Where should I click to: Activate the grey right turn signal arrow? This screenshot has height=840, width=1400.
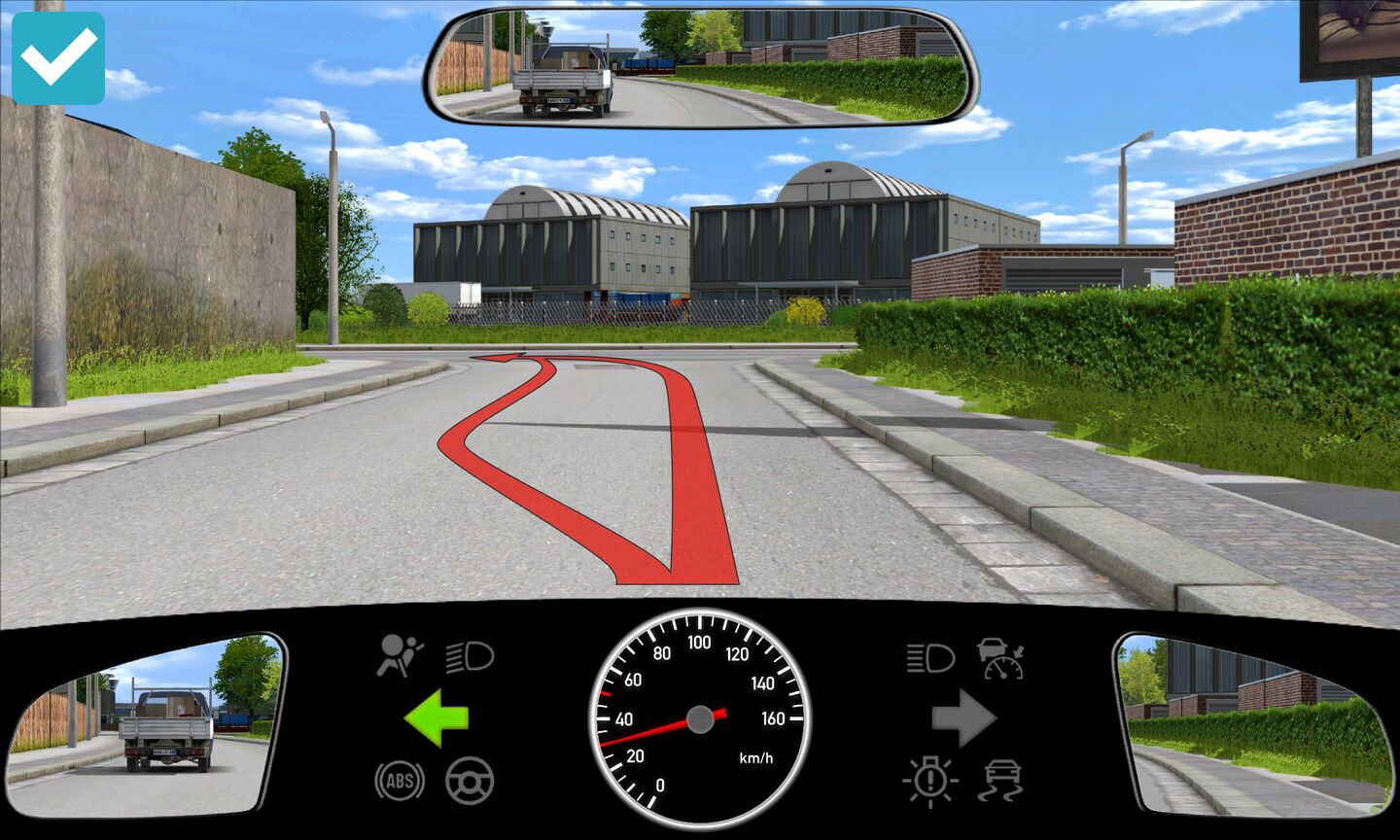click(x=963, y=718)
